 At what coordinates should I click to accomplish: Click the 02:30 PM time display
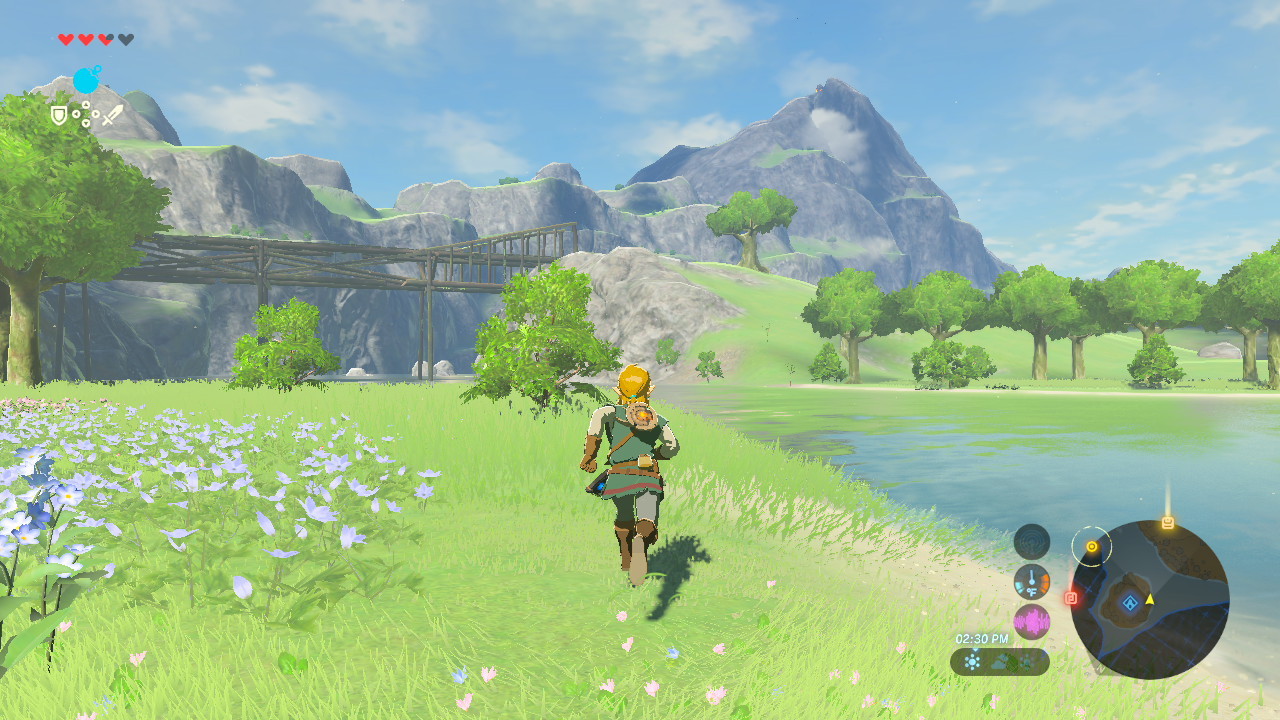[982, 637]
